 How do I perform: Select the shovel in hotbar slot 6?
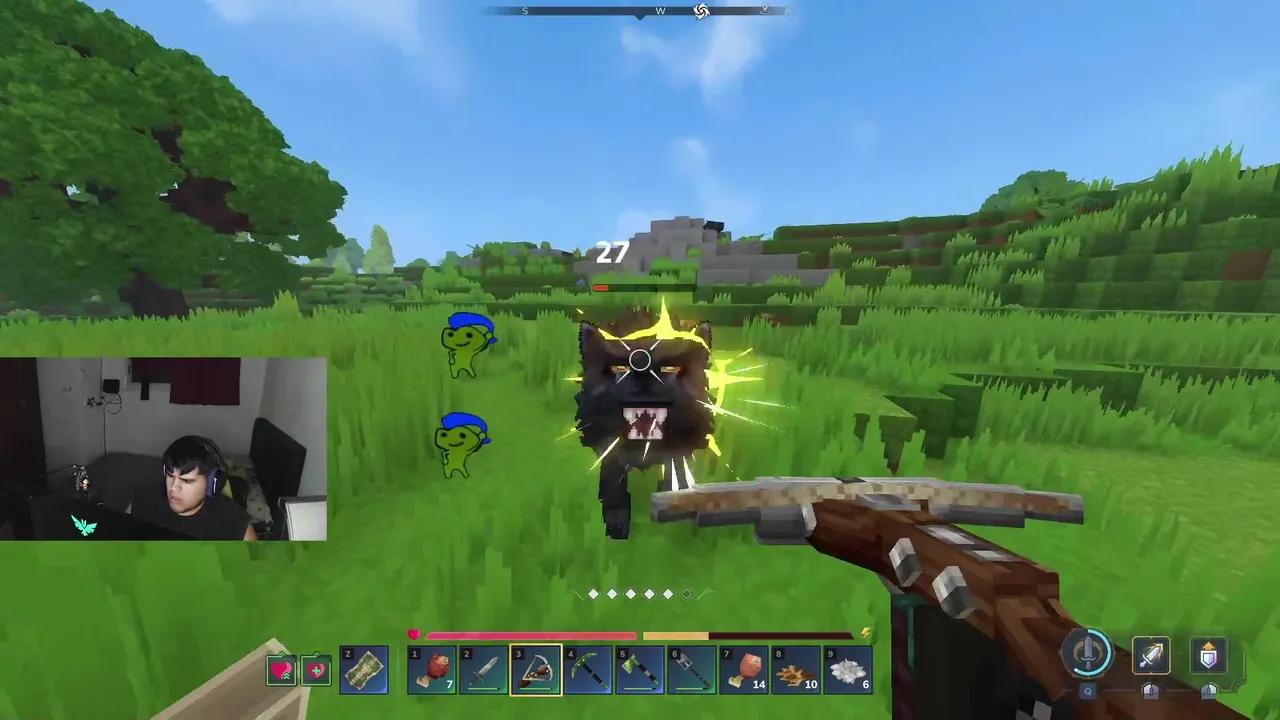coord(693,670)
